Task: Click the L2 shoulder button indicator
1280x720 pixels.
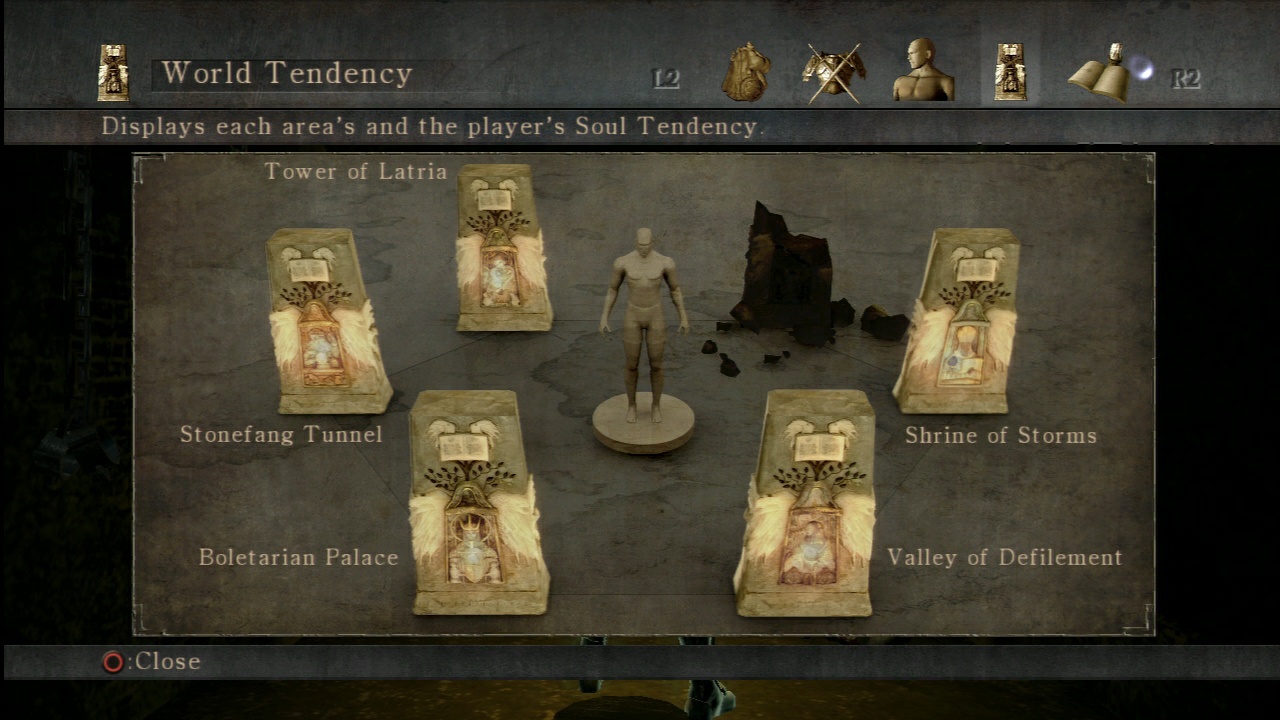Action: coord(665,76)
